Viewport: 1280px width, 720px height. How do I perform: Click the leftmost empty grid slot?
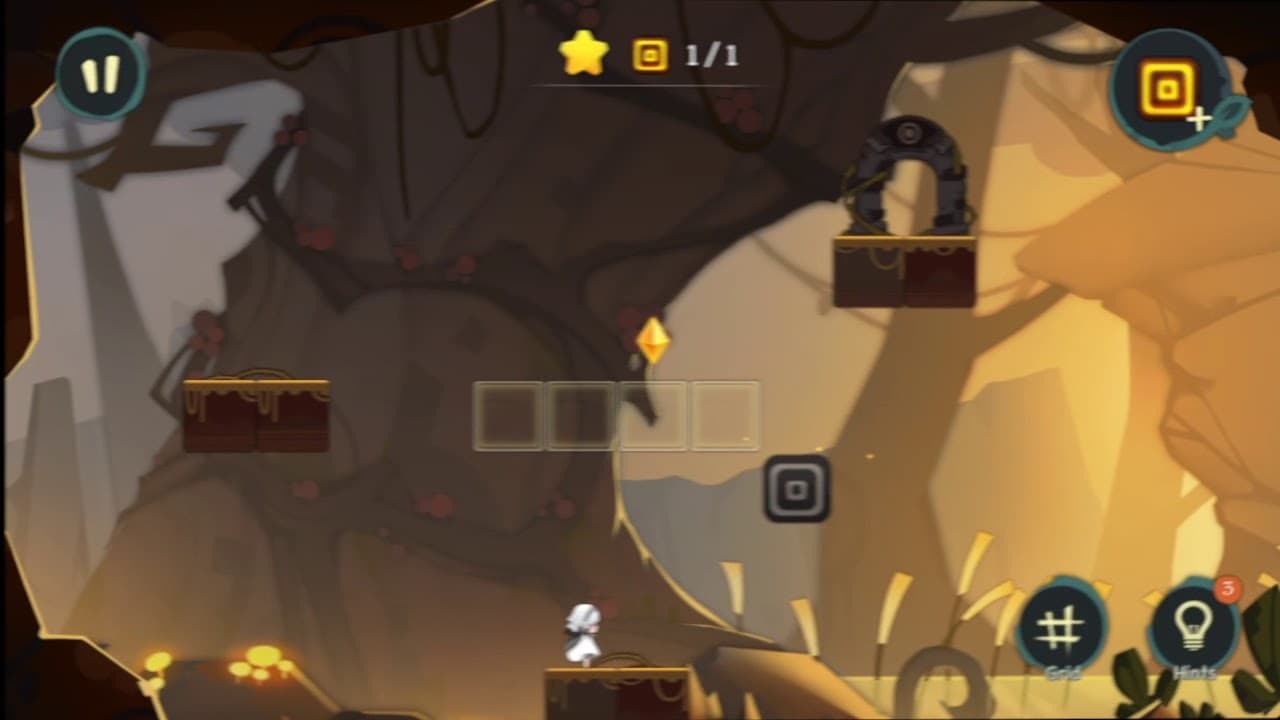(508, 417)
